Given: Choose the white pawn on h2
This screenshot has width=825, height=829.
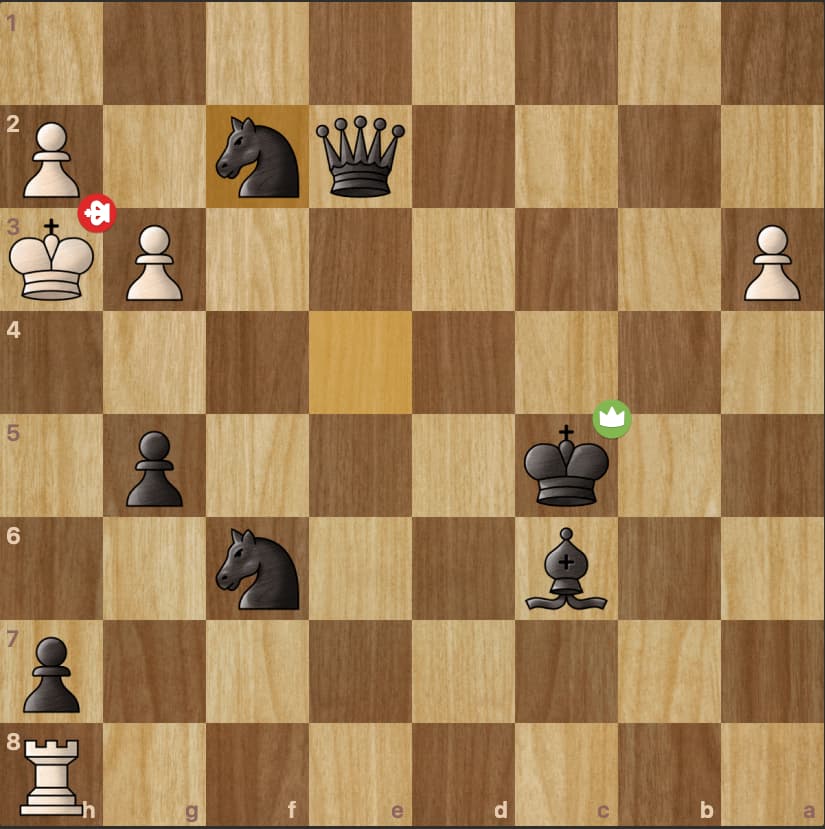Looking at the screenshot, I should 51,157.
